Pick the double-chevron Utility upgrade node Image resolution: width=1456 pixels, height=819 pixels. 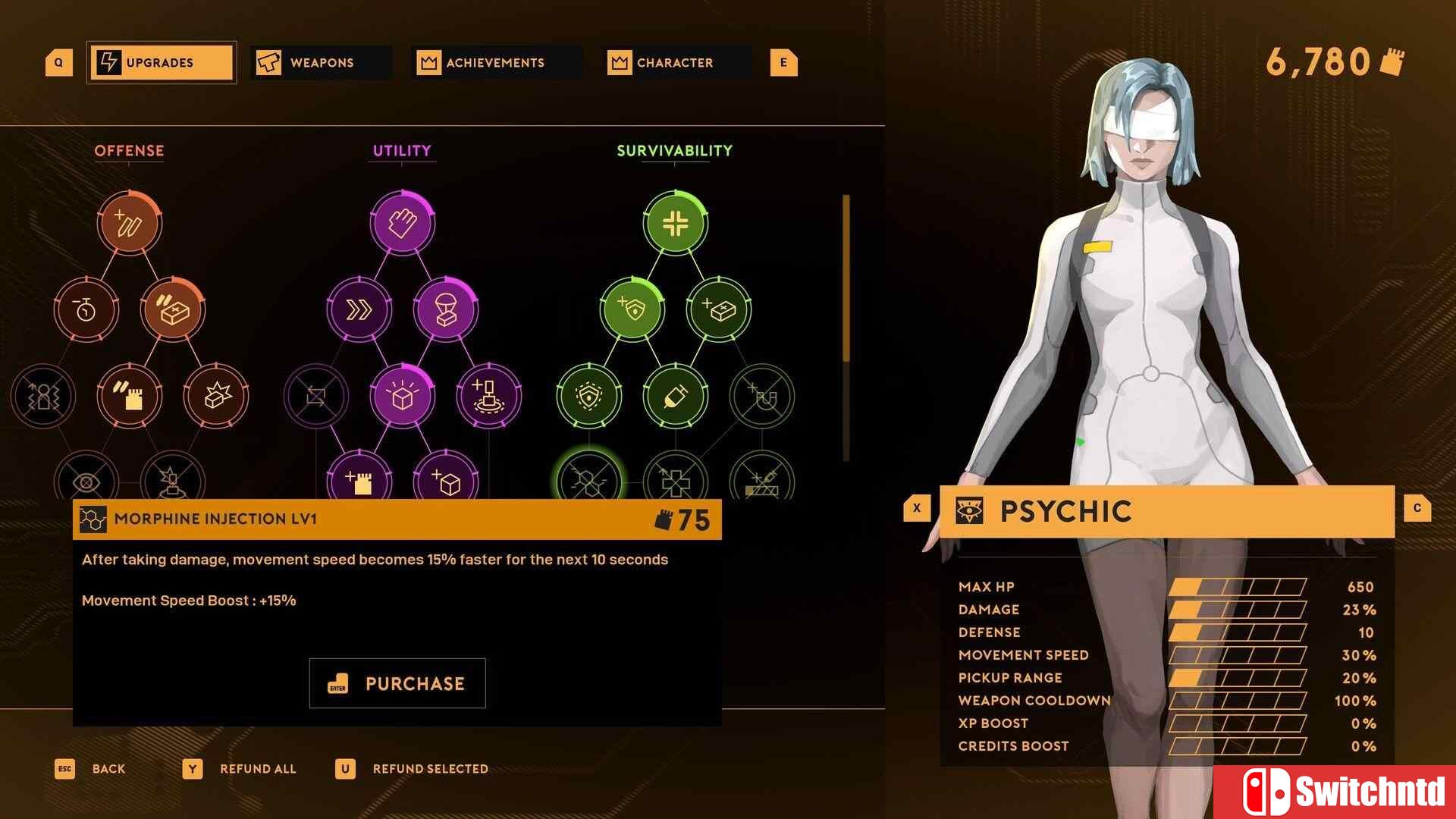tap(359, 309)
